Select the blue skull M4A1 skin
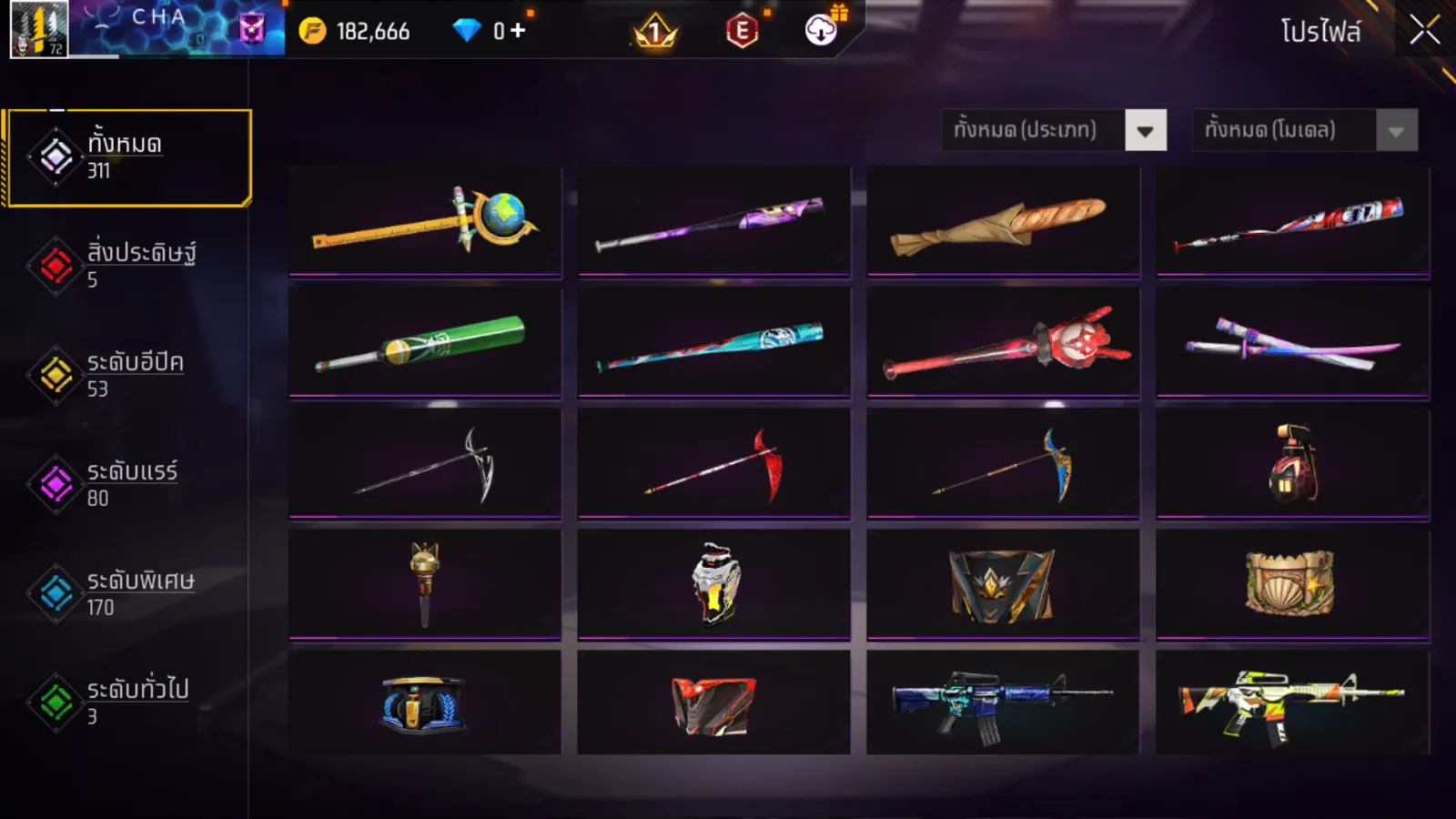Screen dimensions: 1456x819 pyautogui.click(x=1003, y=703)
